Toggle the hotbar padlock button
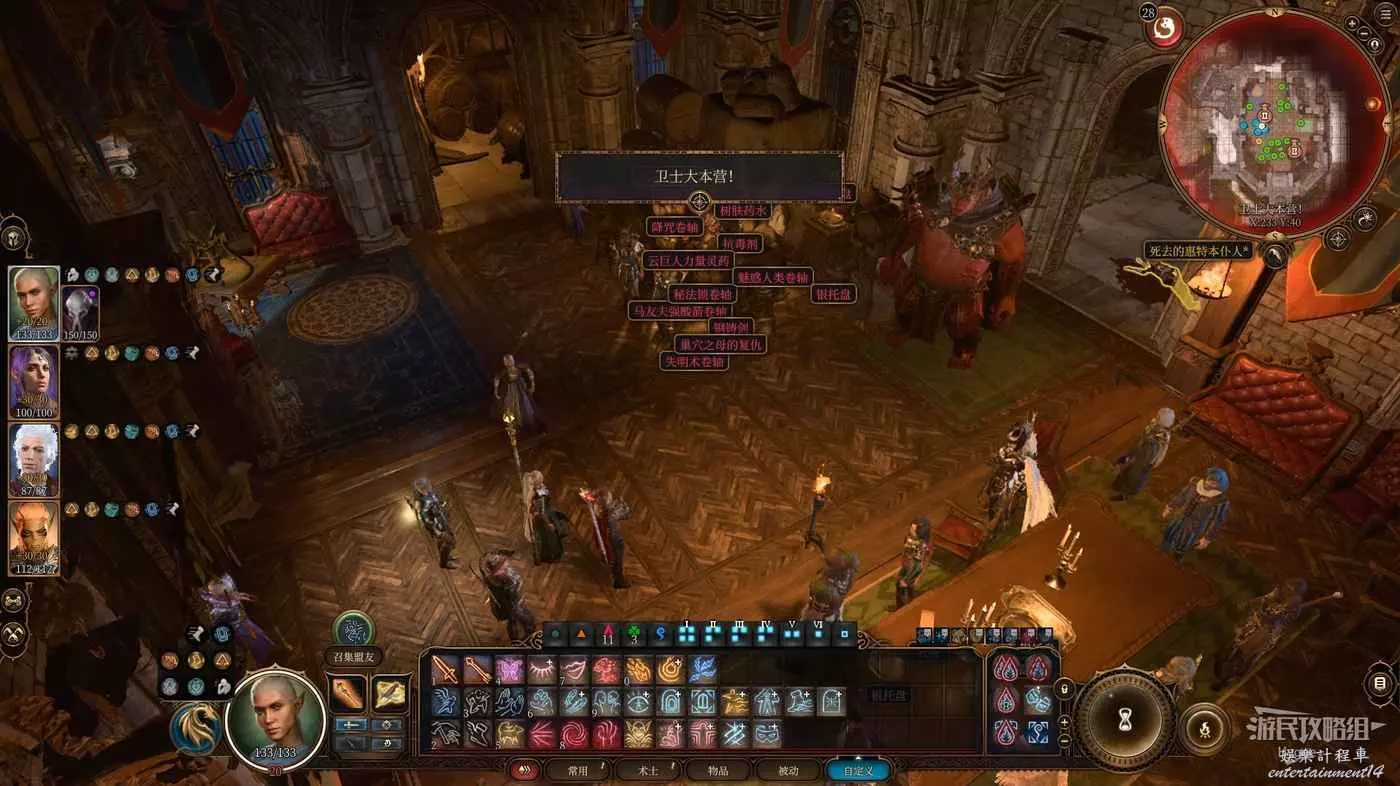 coord(1063,688)
